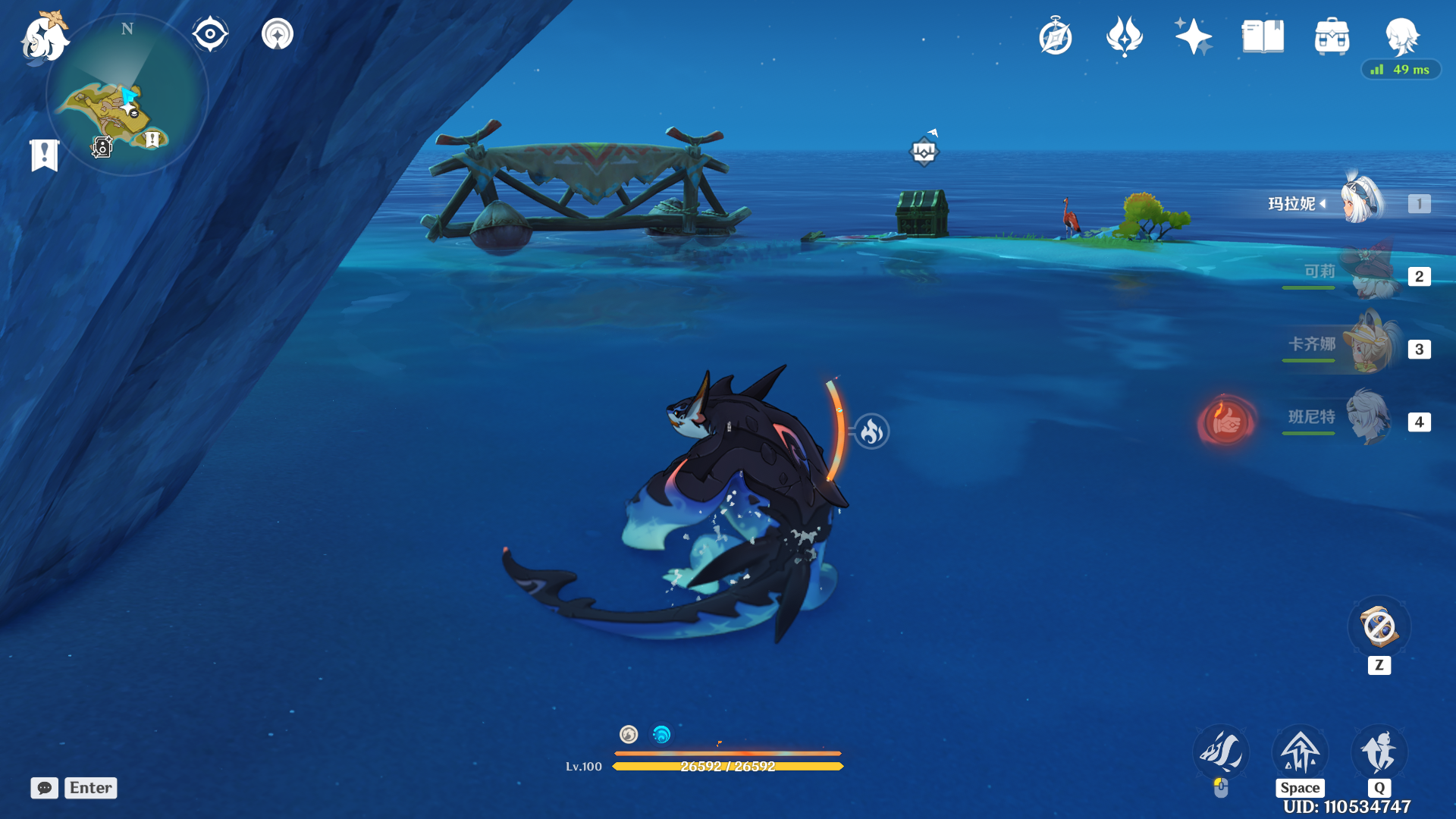
Task: Activate the shark attack skill
Action: coord(1221,752)
